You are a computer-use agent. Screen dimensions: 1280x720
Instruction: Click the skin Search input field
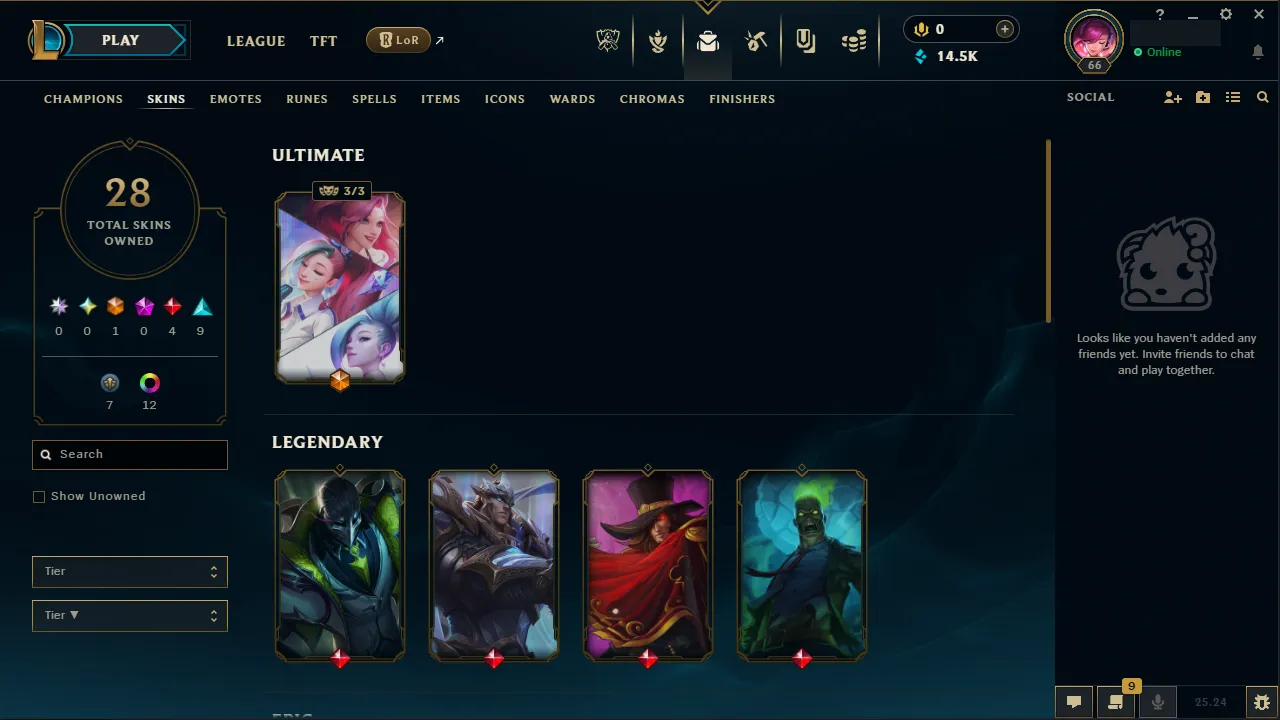pyautogui.click(x=130, y=455)
